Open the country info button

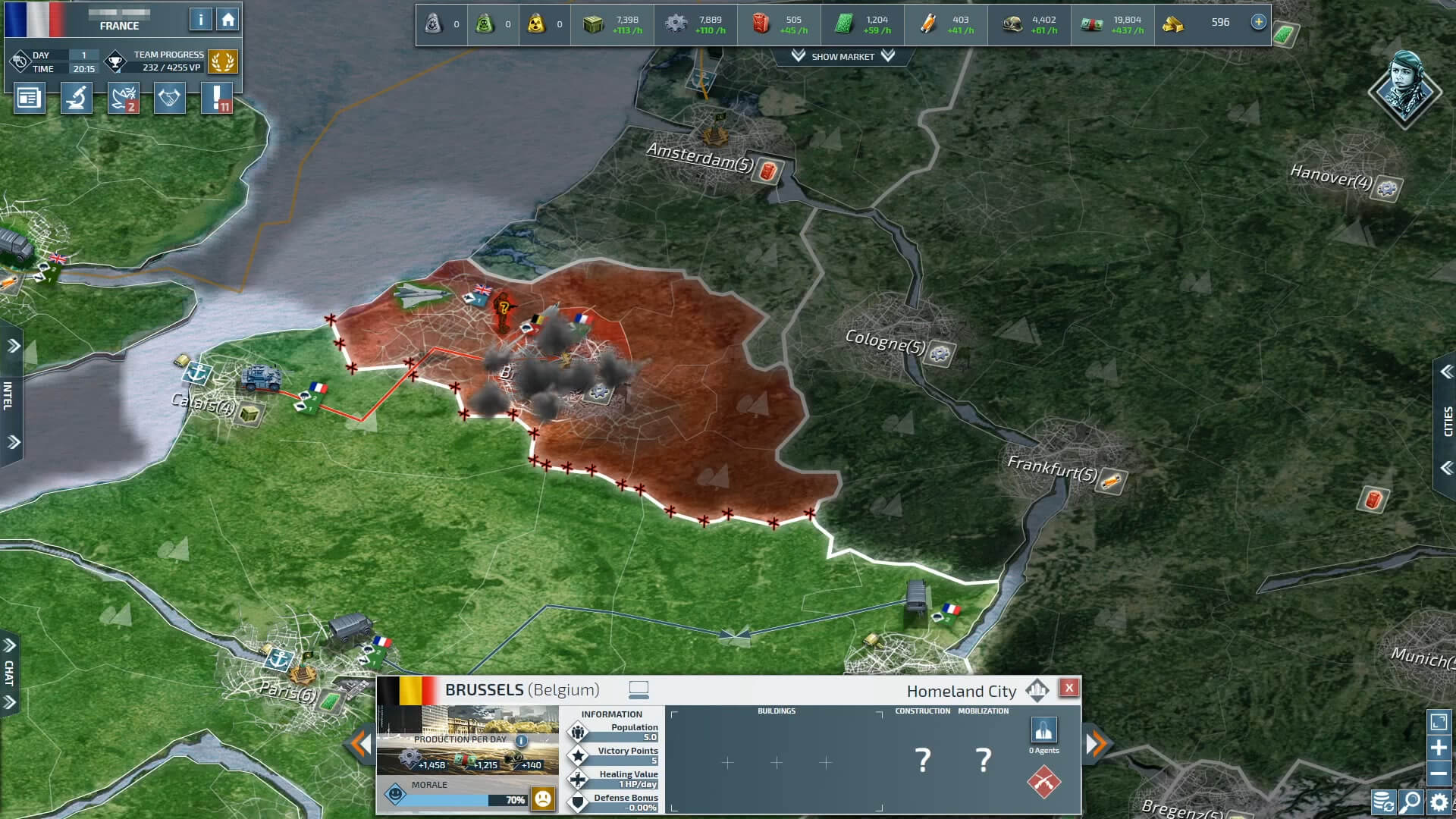[x=200, y=20]
